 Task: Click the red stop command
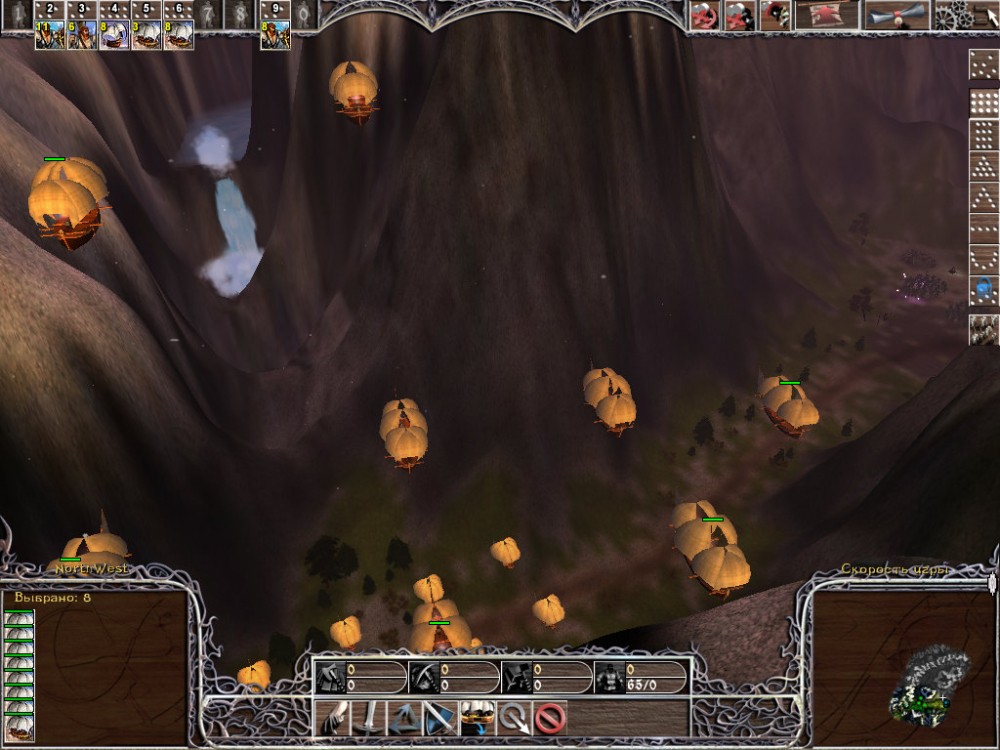550,717
